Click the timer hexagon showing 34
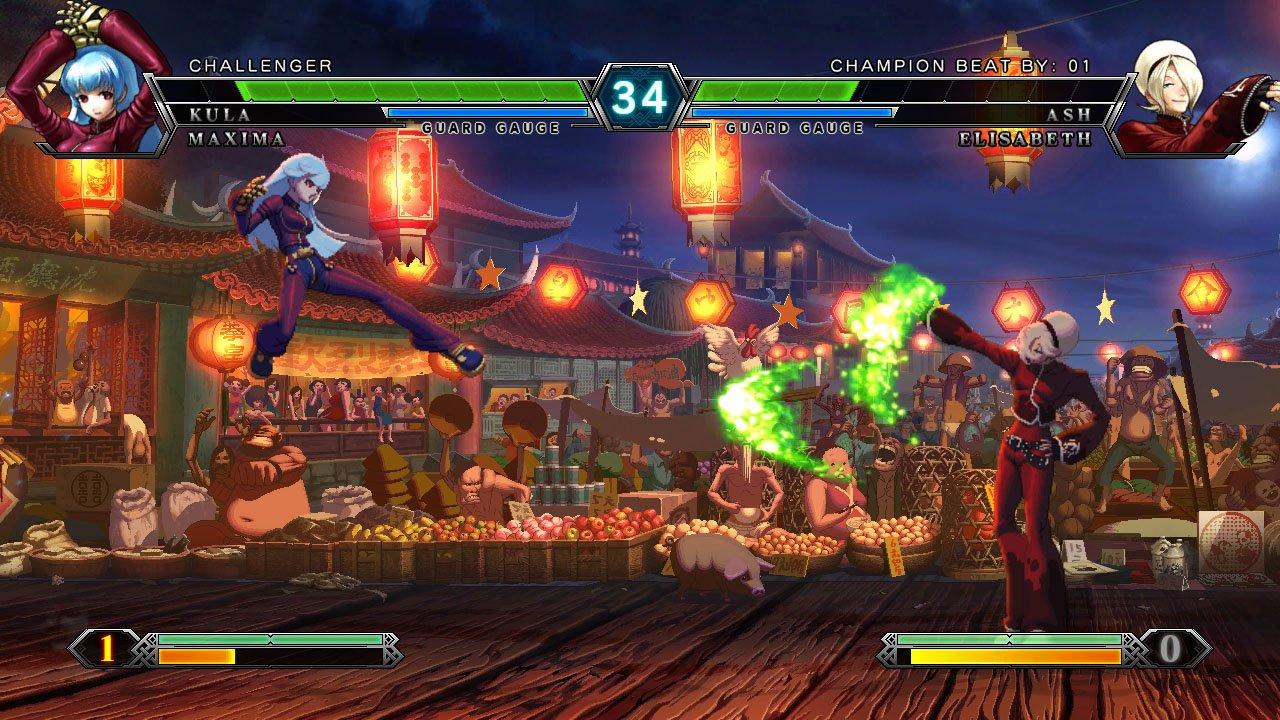 pos(640,98)
